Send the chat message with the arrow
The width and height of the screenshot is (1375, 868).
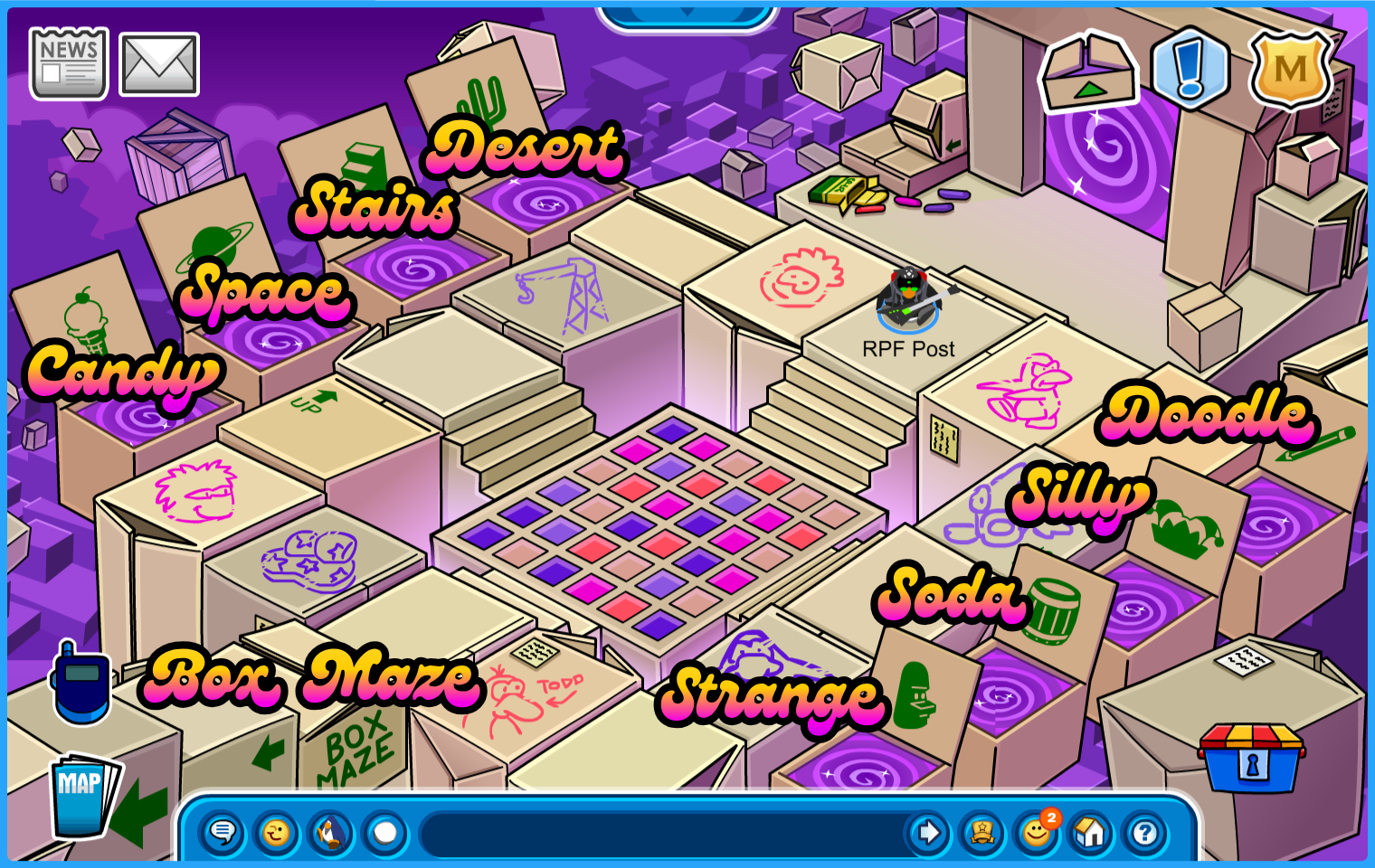coord(928,832)
